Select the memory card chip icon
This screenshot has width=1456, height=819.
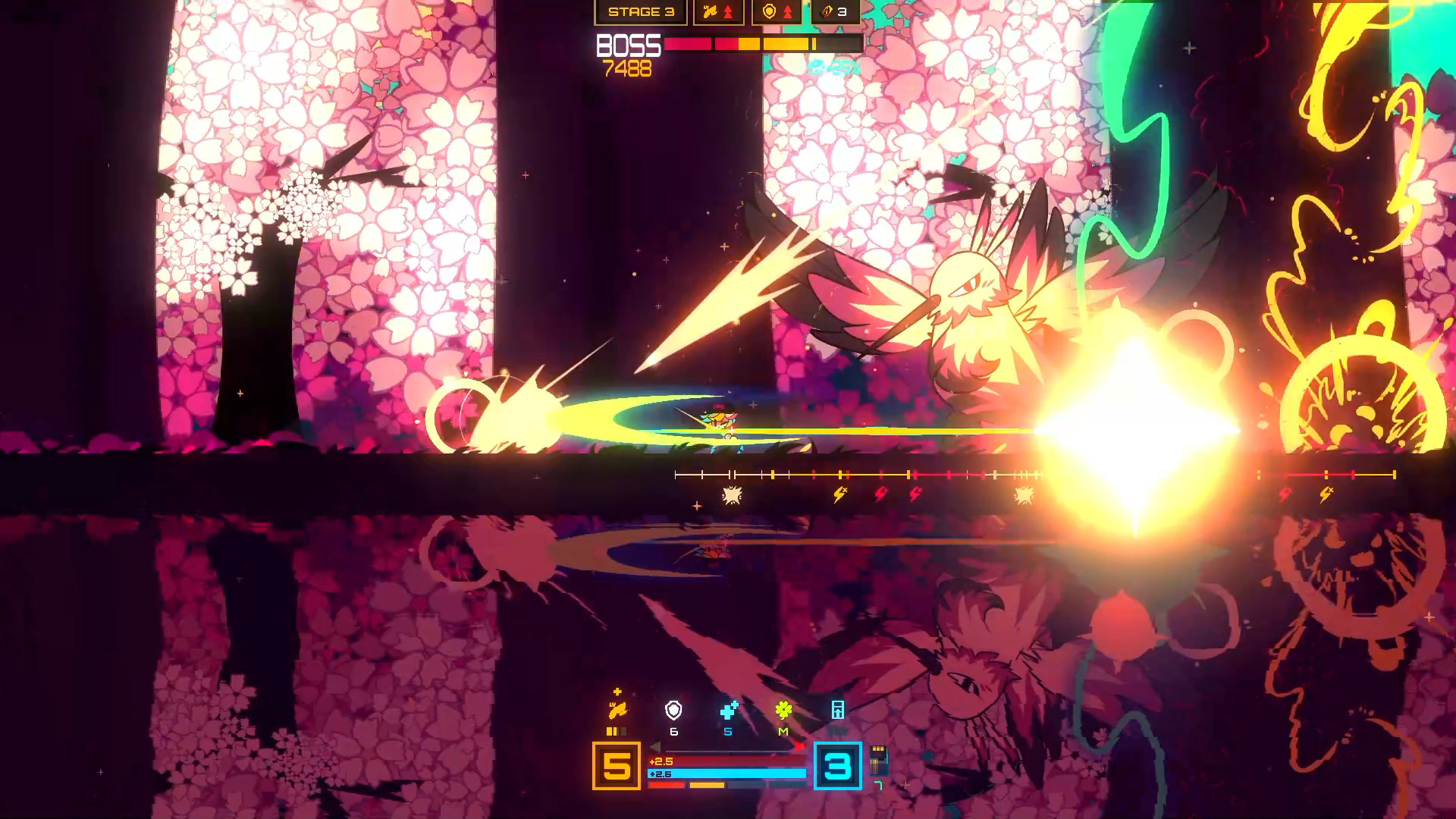click(x=878, y=760)
